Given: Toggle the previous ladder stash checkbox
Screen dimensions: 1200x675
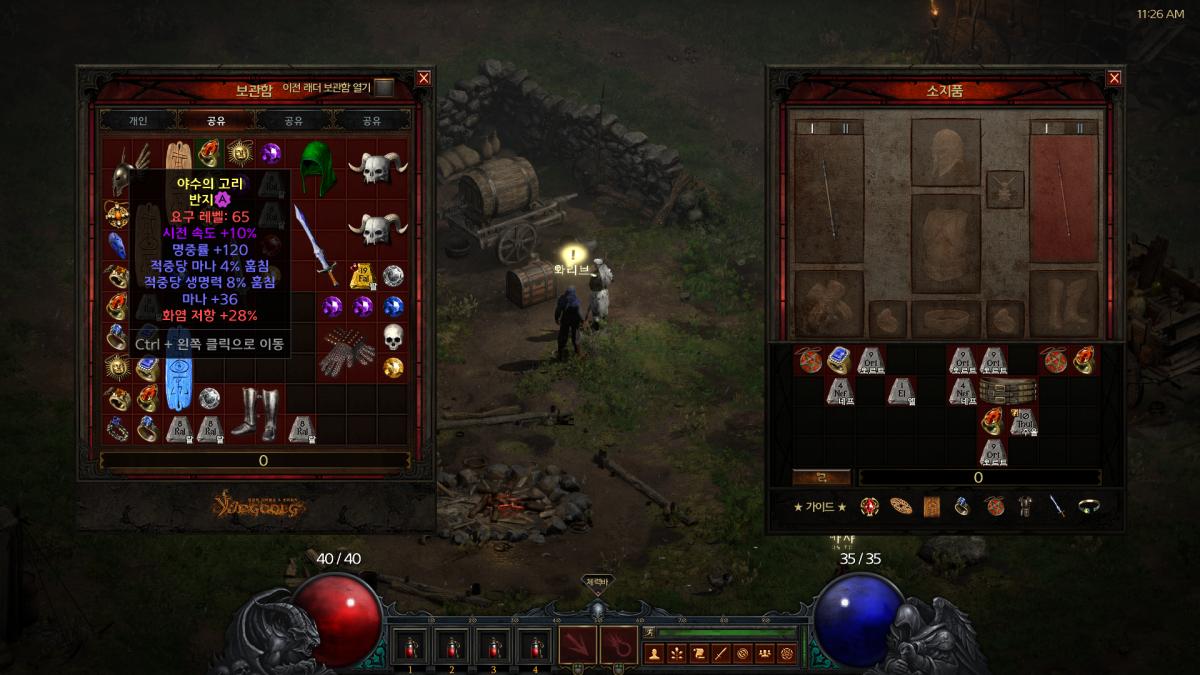Looking at the screenshot, I should tap(384, 88).
